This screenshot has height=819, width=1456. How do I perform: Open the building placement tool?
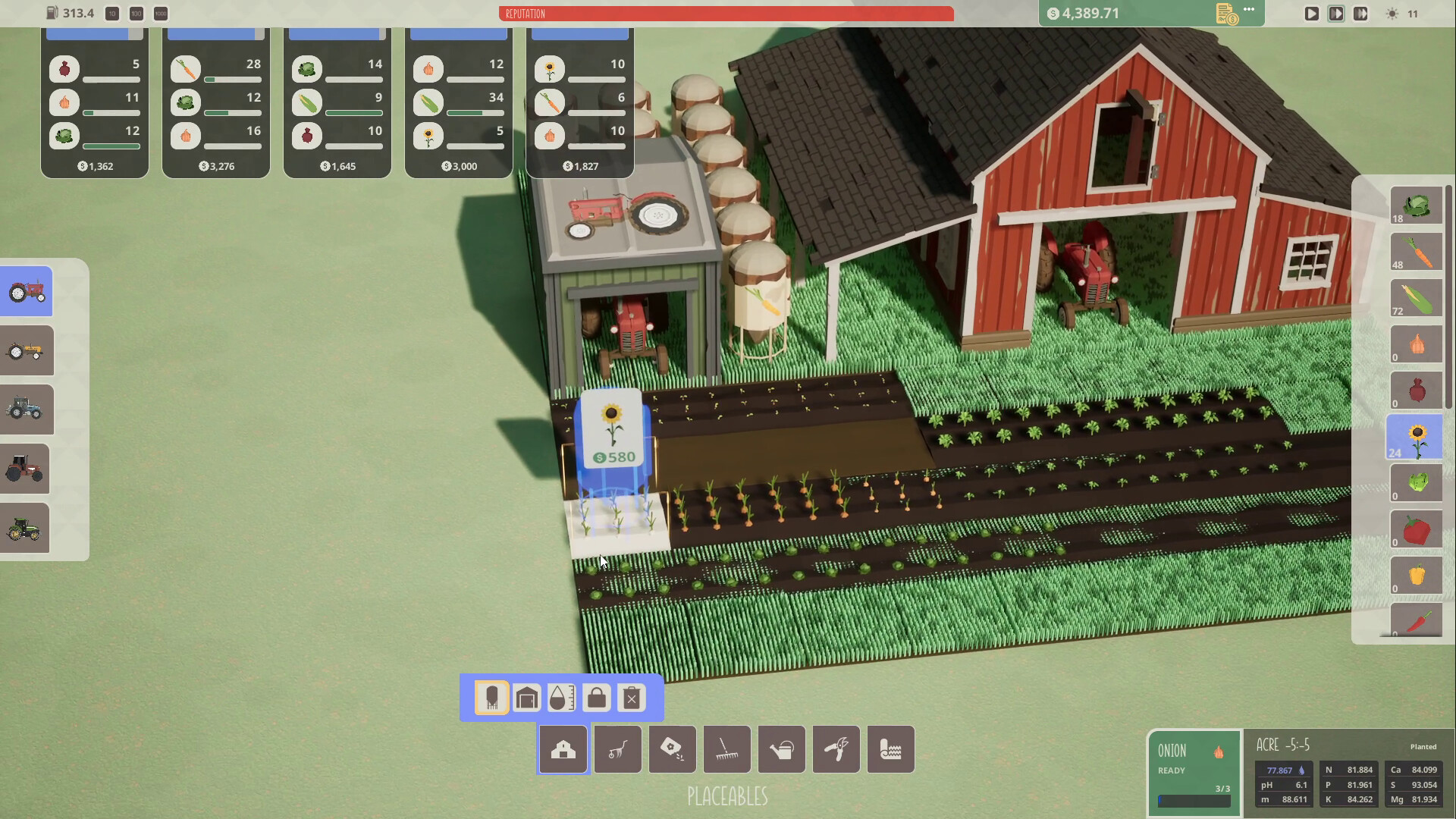pos(526,698)
